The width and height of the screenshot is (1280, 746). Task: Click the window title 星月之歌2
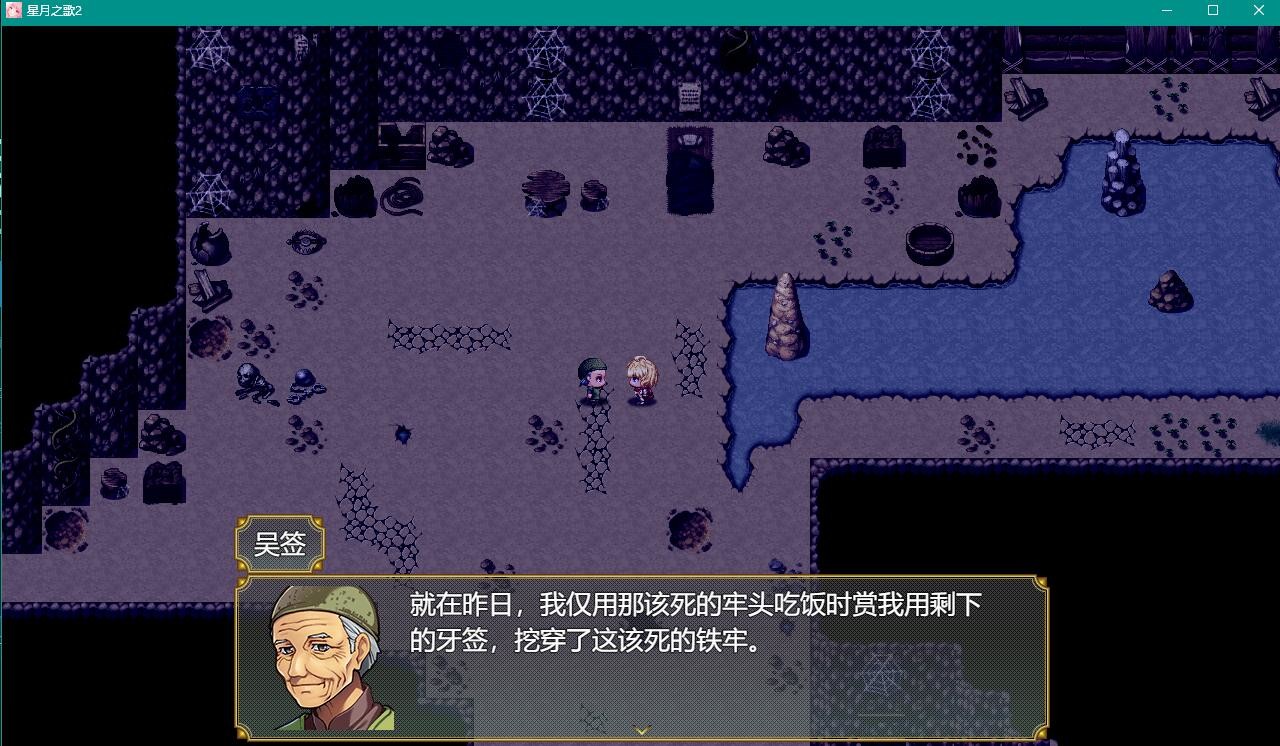point(51,11)
